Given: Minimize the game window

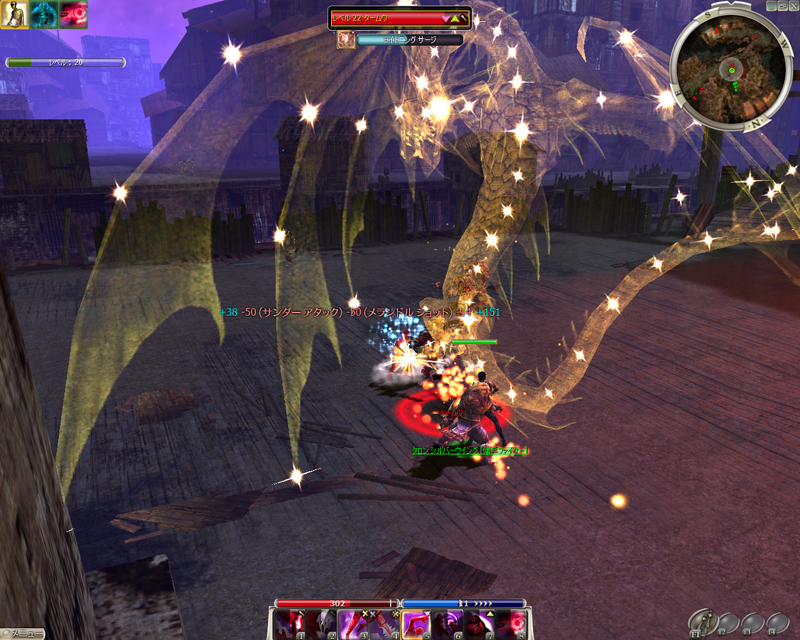Looking at the screenshot, I should pyautogui.click(x=770, y=6).
